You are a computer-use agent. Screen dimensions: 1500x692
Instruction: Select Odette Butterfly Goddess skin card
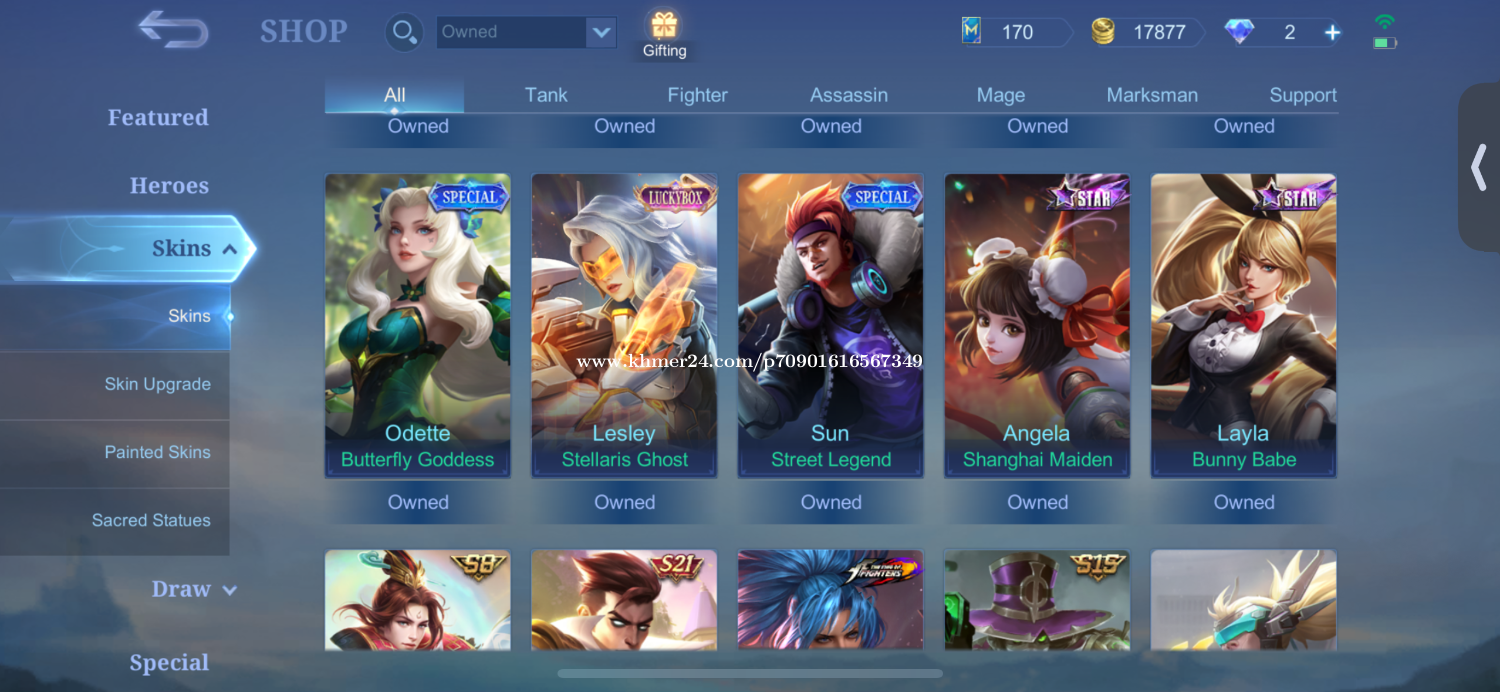point(417,325)
